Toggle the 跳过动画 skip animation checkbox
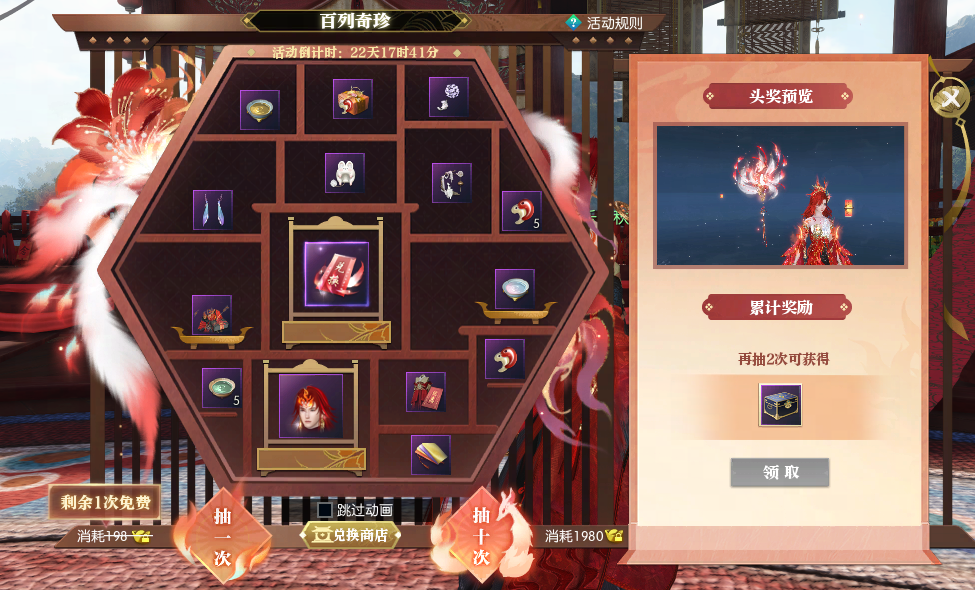Image resolution: width=975 pixels, height=590 pixels. click(x=325, y=510)
